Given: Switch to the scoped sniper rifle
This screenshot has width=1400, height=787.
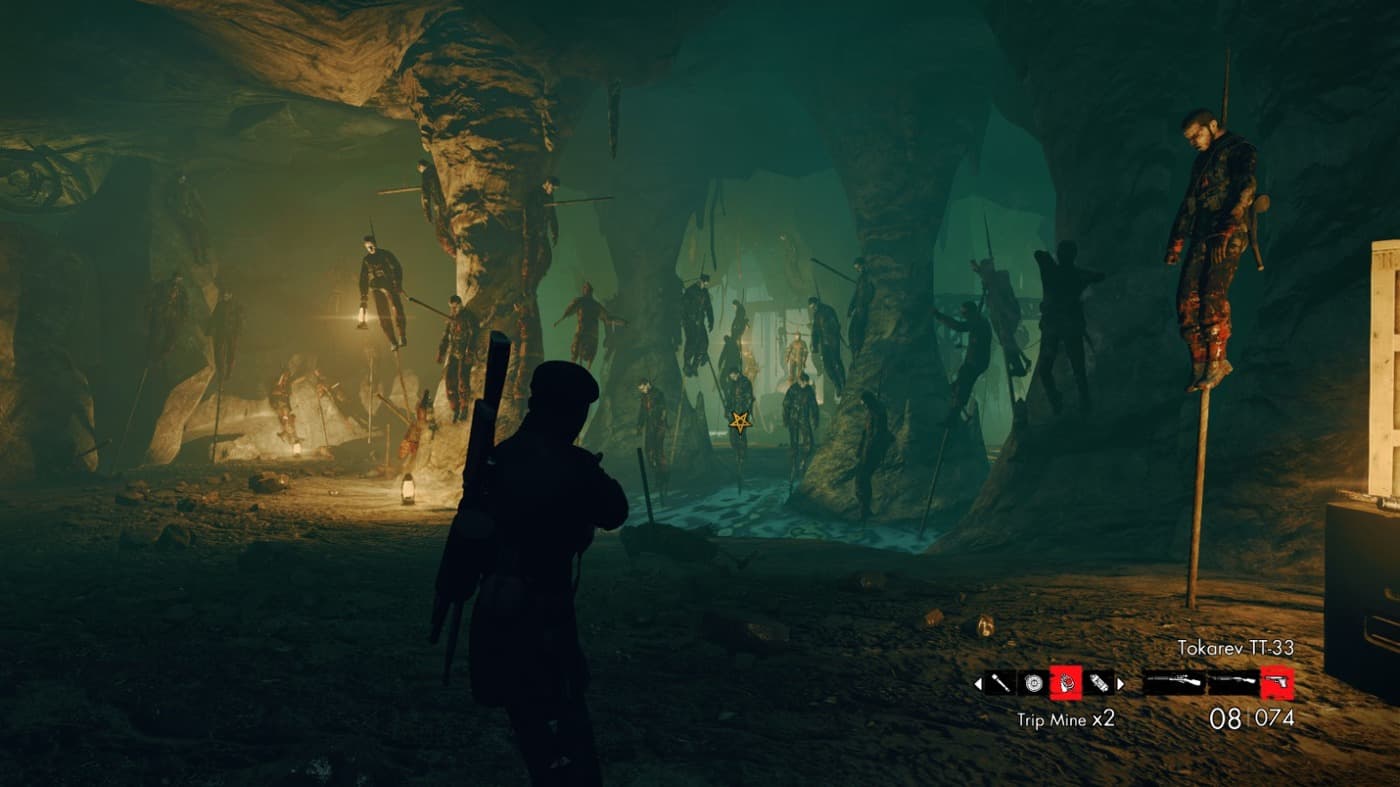Looking at the screenshot, I should click(x=1173, y=683).
